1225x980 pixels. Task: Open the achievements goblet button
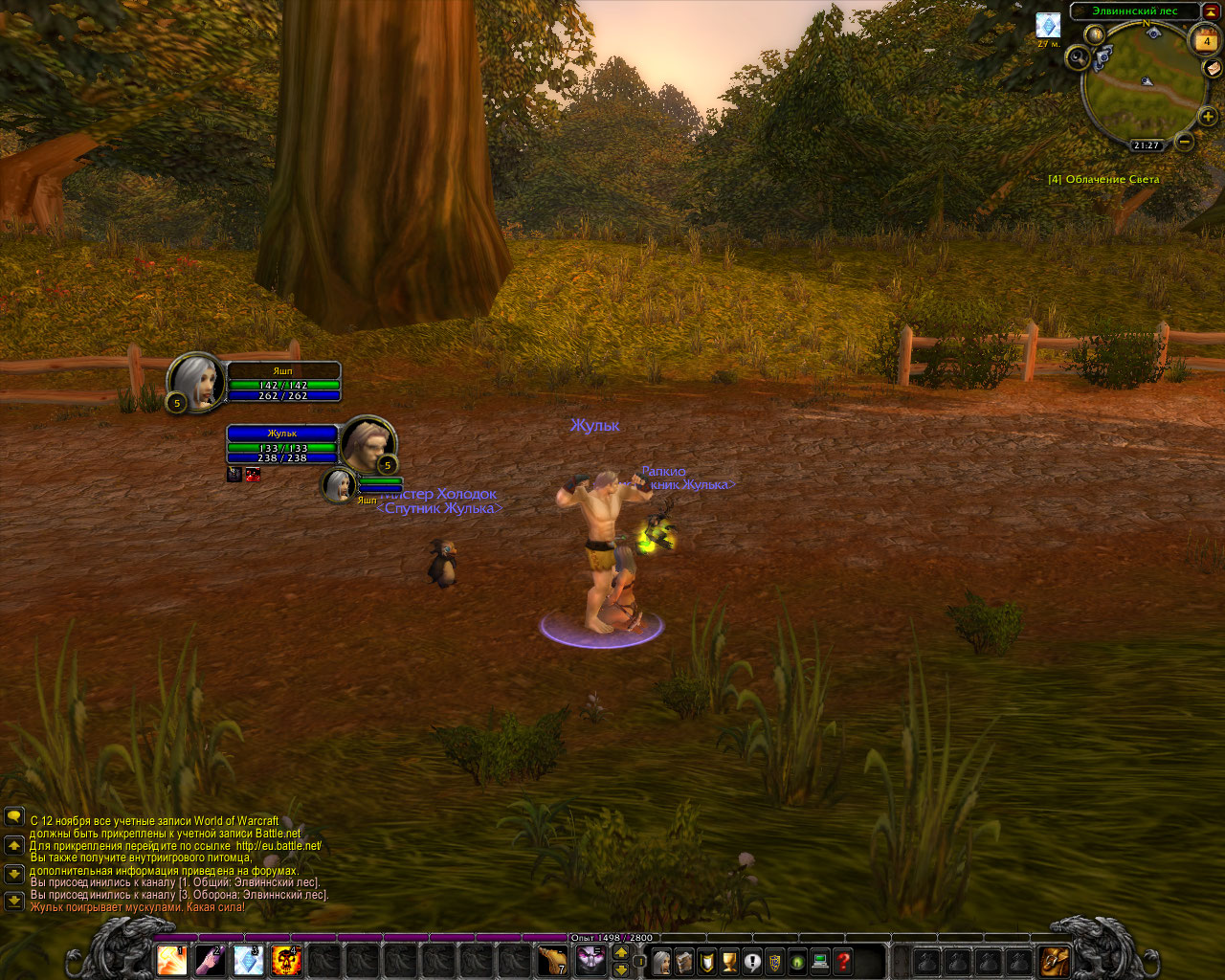point(729,961)
